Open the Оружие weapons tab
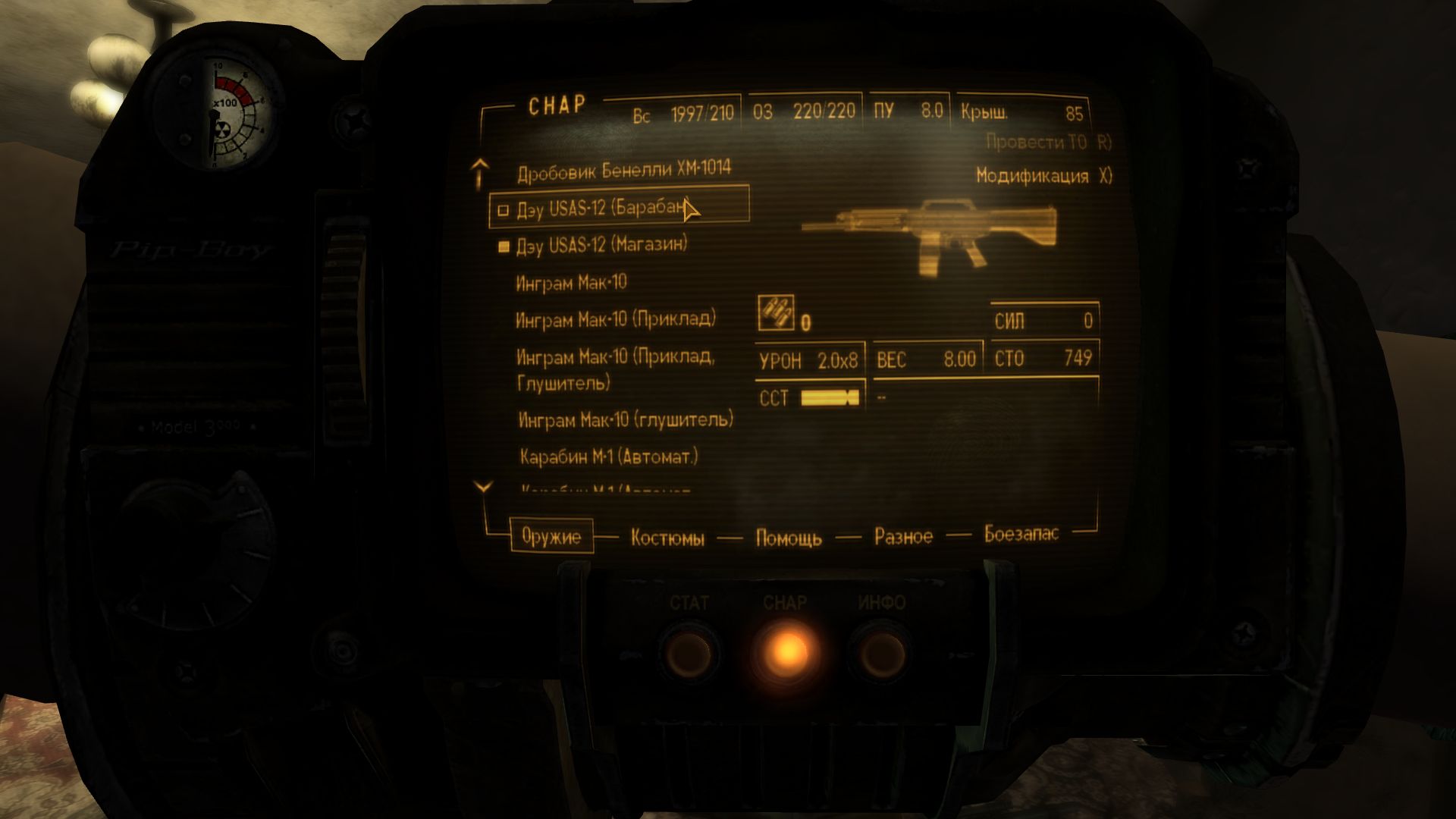This screenshot has height=819, width=1456. 551,537
